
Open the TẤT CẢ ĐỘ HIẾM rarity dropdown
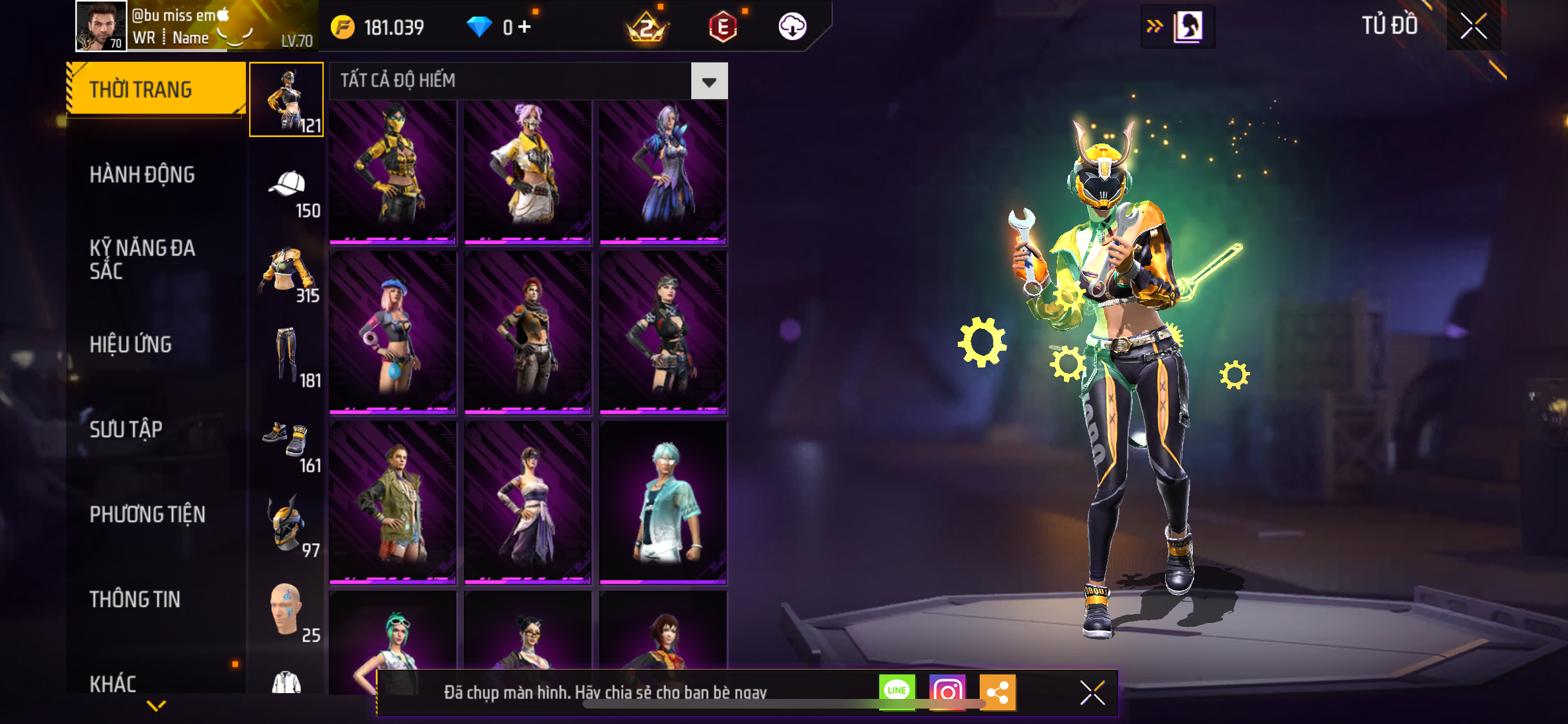(709, 81)
